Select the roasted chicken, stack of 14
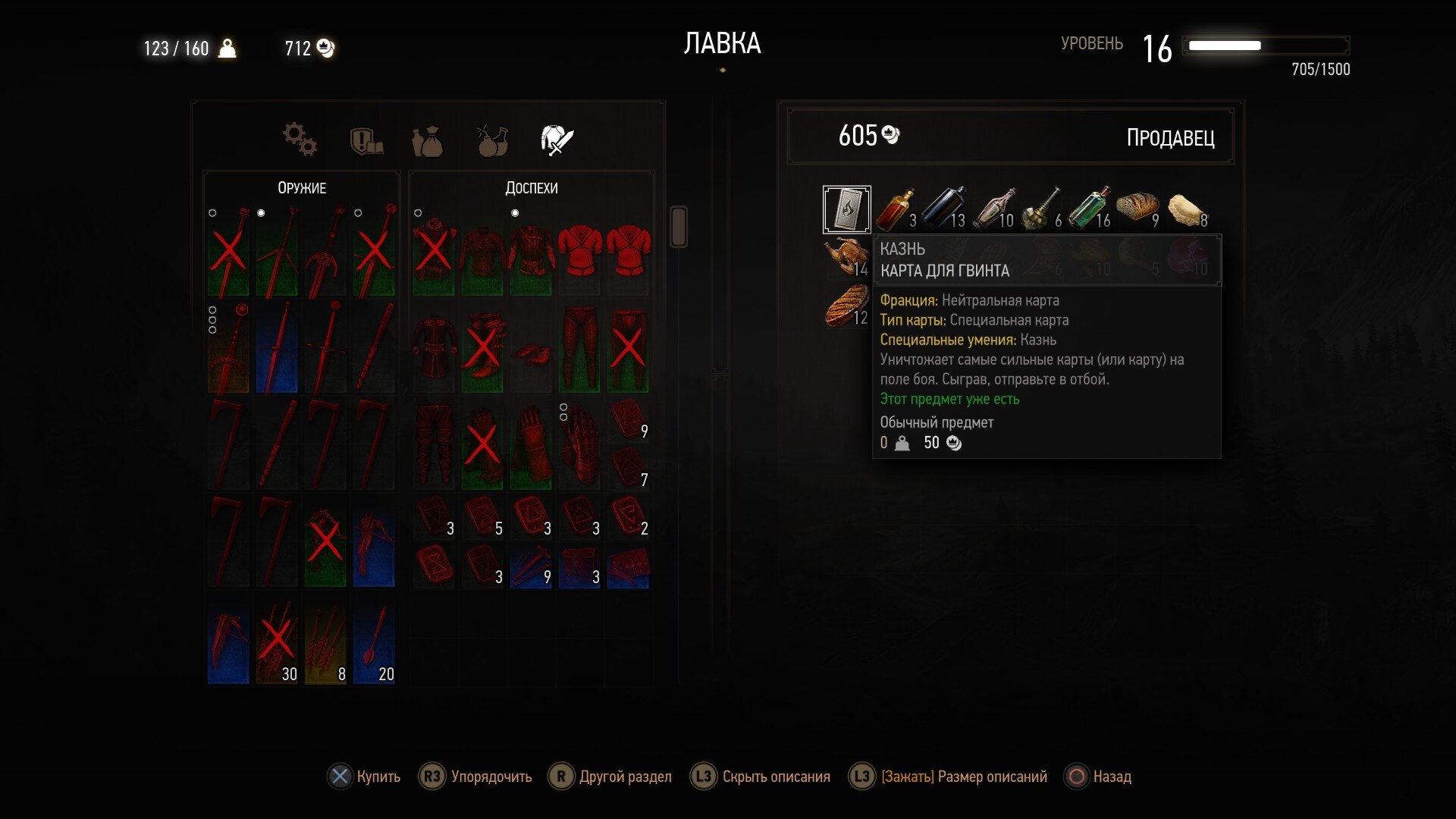The image size is (1456, 819). pos(846,258)
